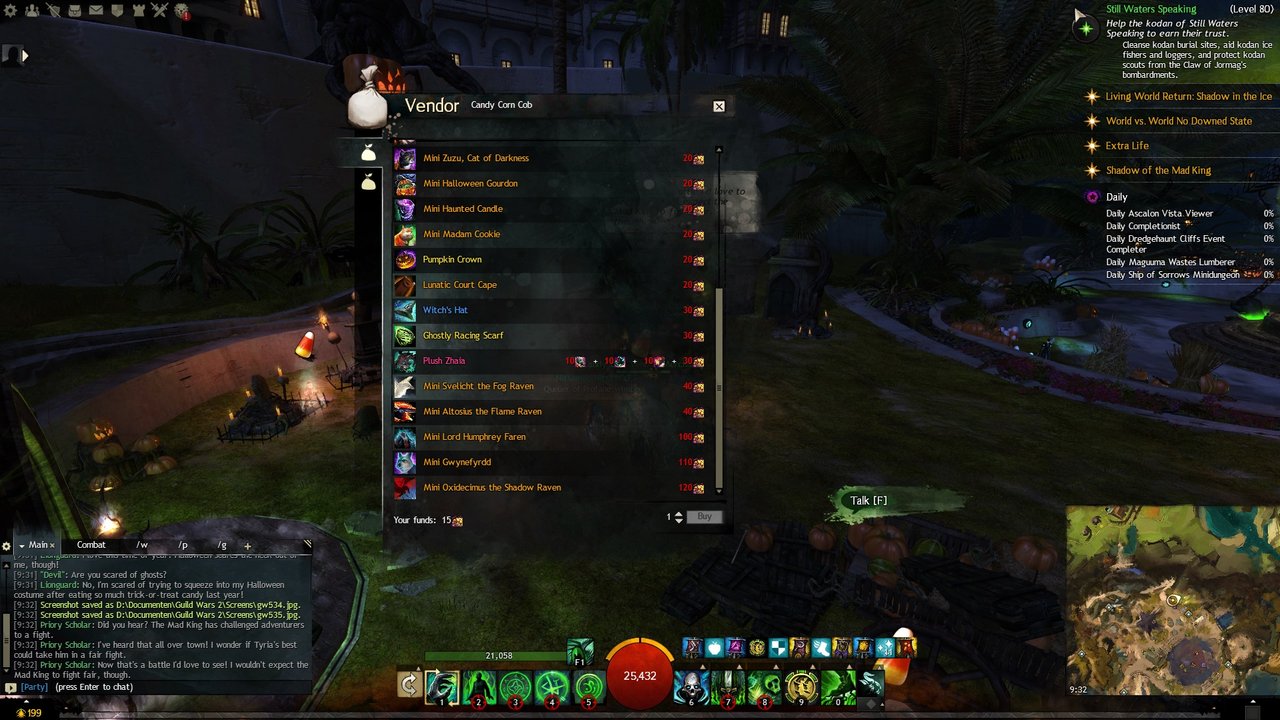Viewport: 1280px width, 720px height.
Task: Open the minimap
Action: click(1172, 600)
